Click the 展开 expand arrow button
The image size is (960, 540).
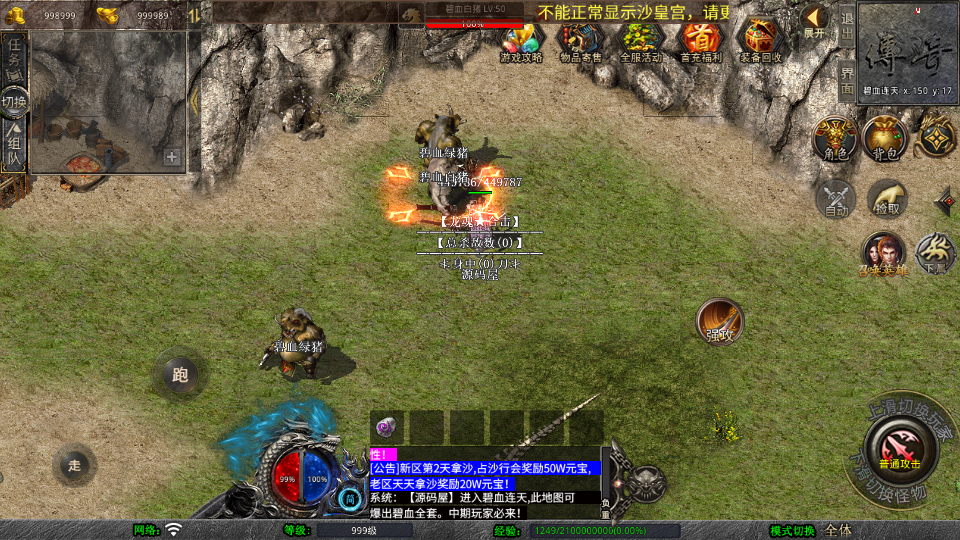(815, 22)
